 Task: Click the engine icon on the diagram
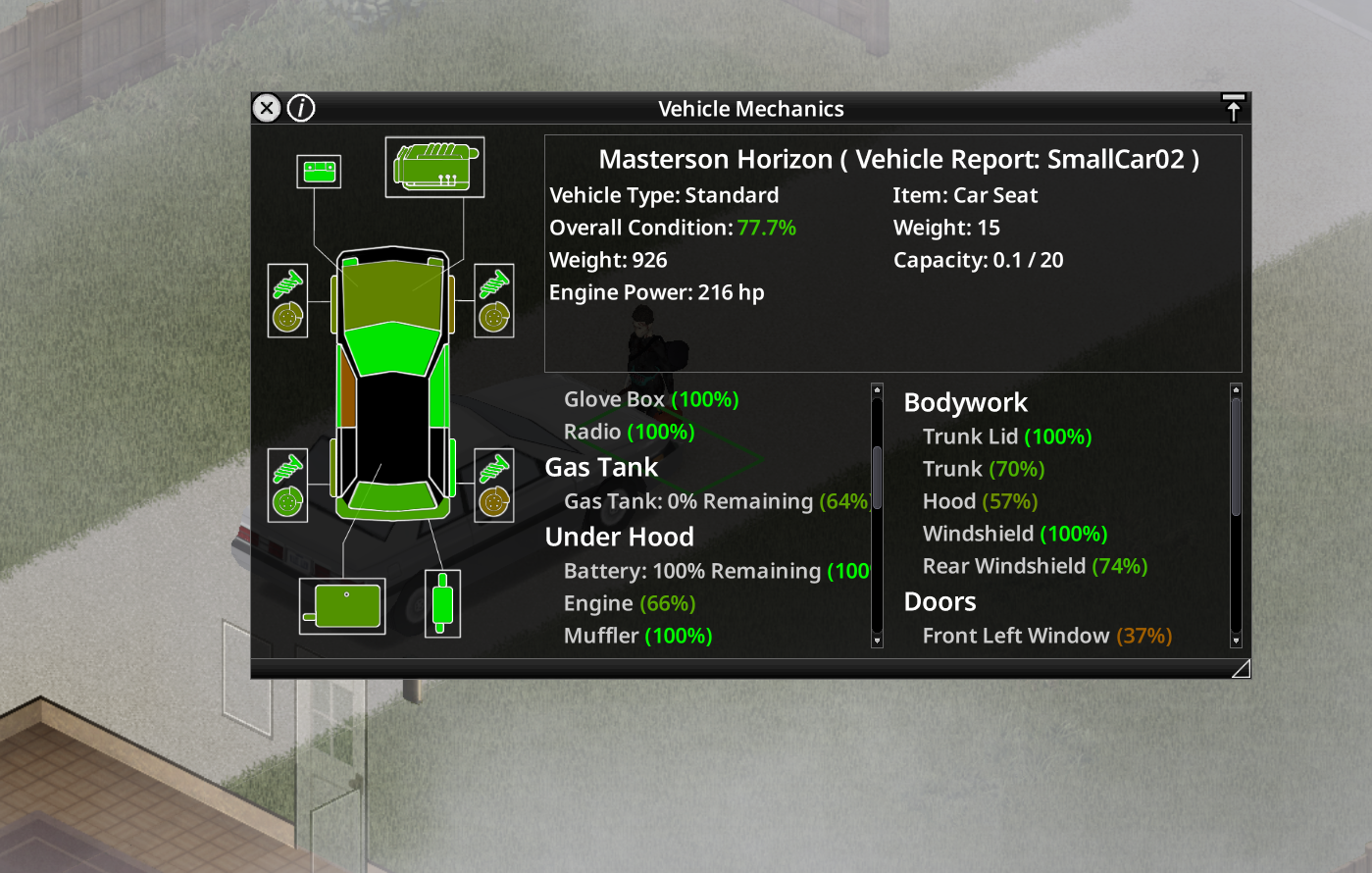coord(434,167)
